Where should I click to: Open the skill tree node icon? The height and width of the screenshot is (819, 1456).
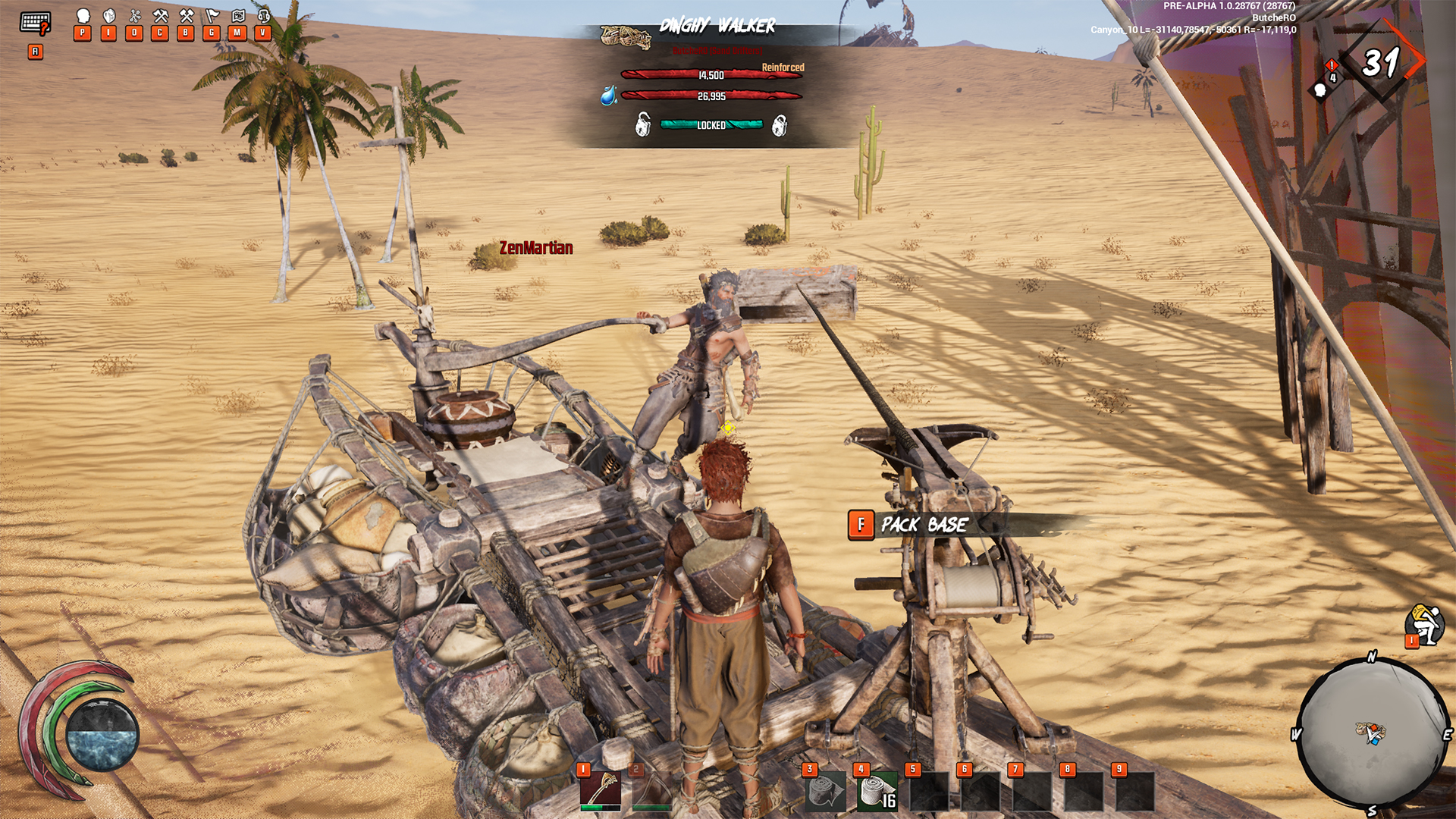point(135,17)
